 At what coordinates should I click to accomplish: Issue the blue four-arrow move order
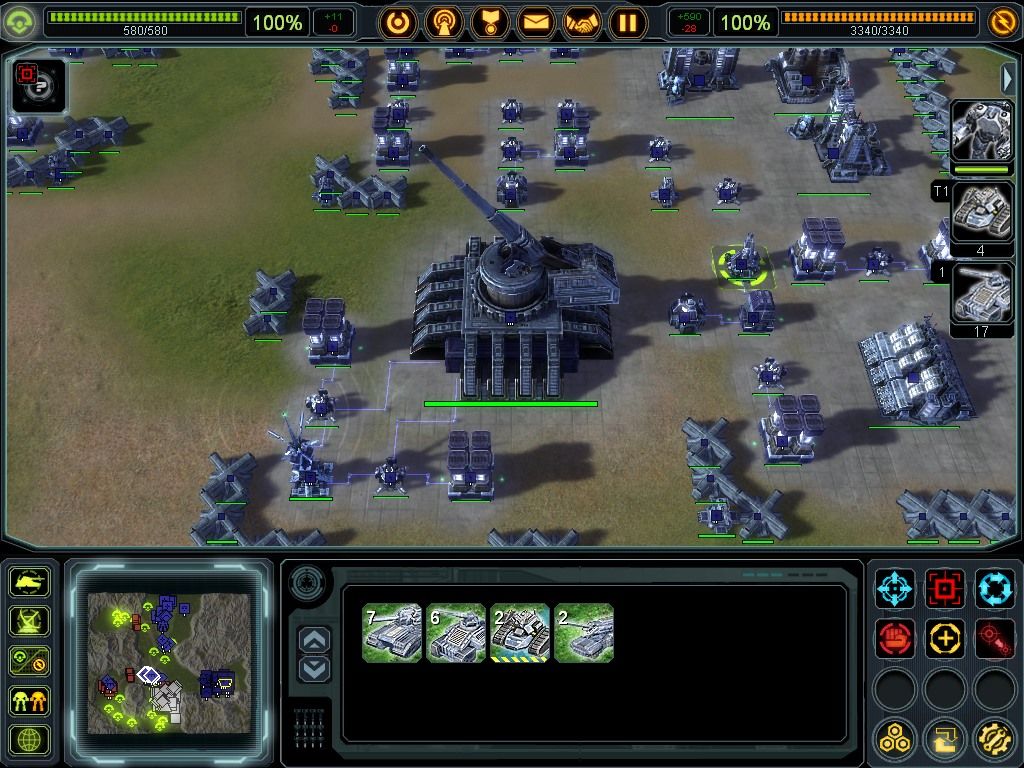coord(895,589)
